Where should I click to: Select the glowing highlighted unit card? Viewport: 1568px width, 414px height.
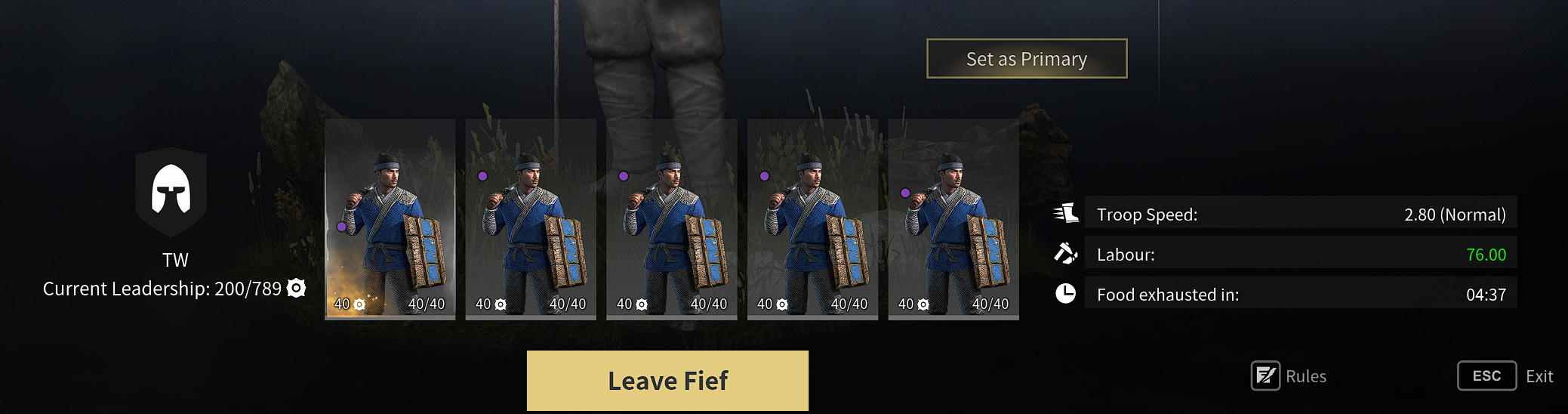tap(390, 219)
